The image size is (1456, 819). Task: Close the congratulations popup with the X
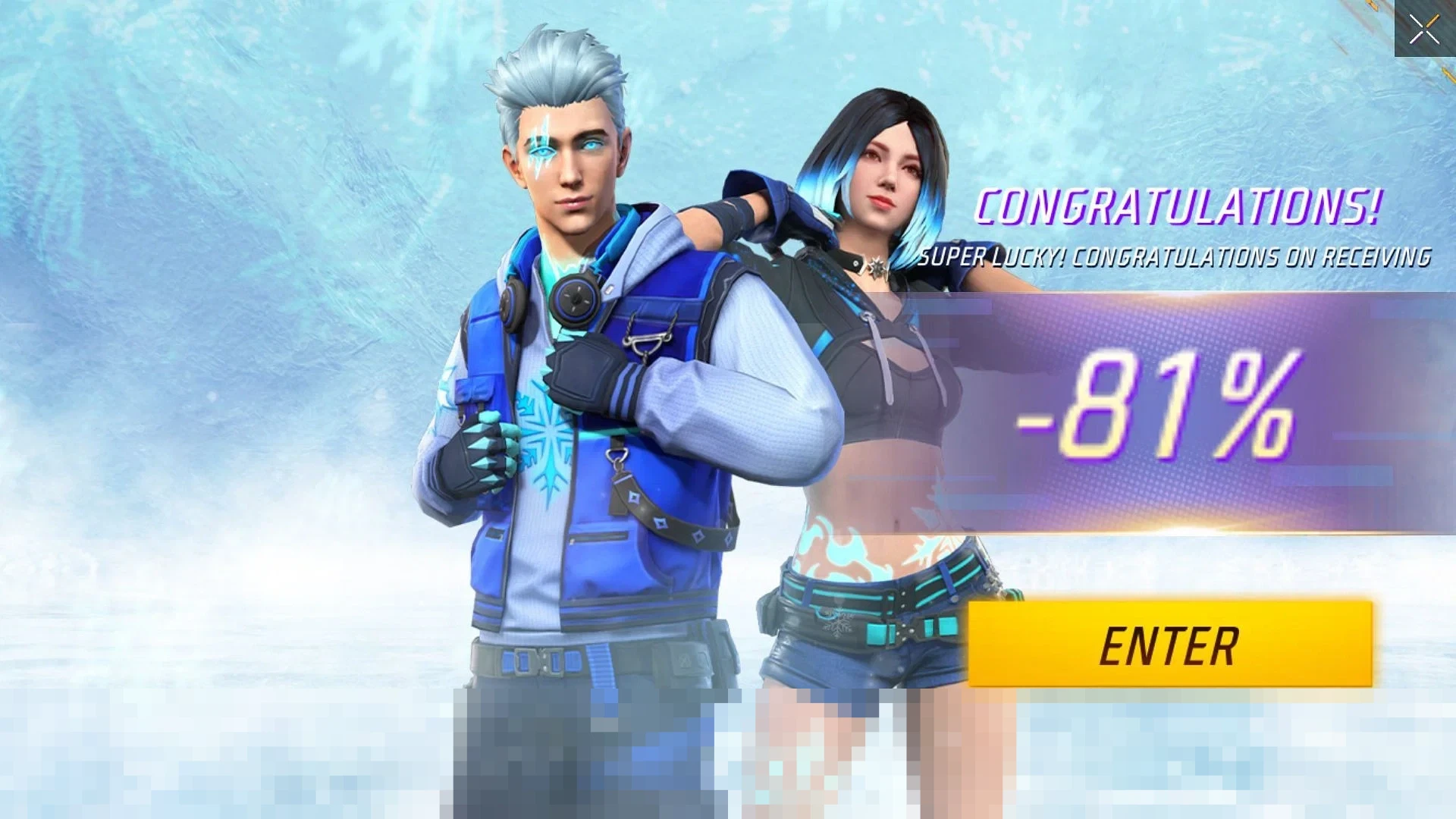click(x=1424, y=30)
